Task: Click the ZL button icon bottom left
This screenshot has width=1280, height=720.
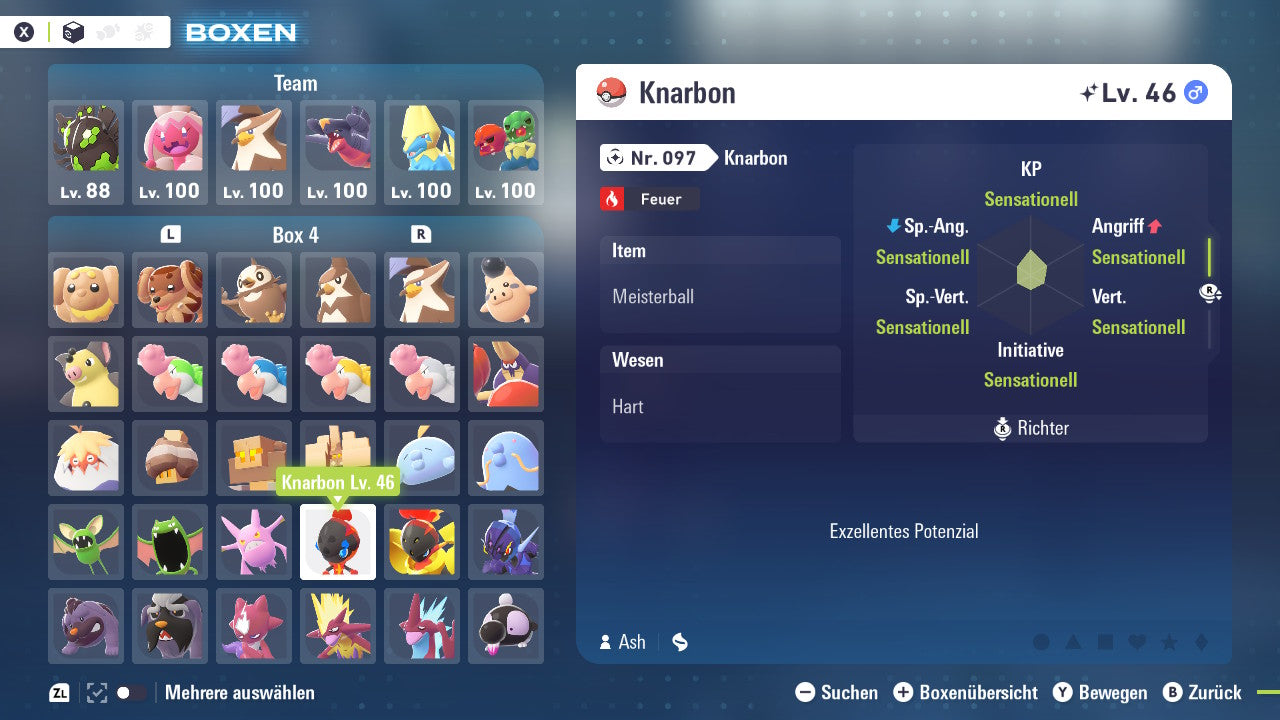Action: (x=58, y=692)
